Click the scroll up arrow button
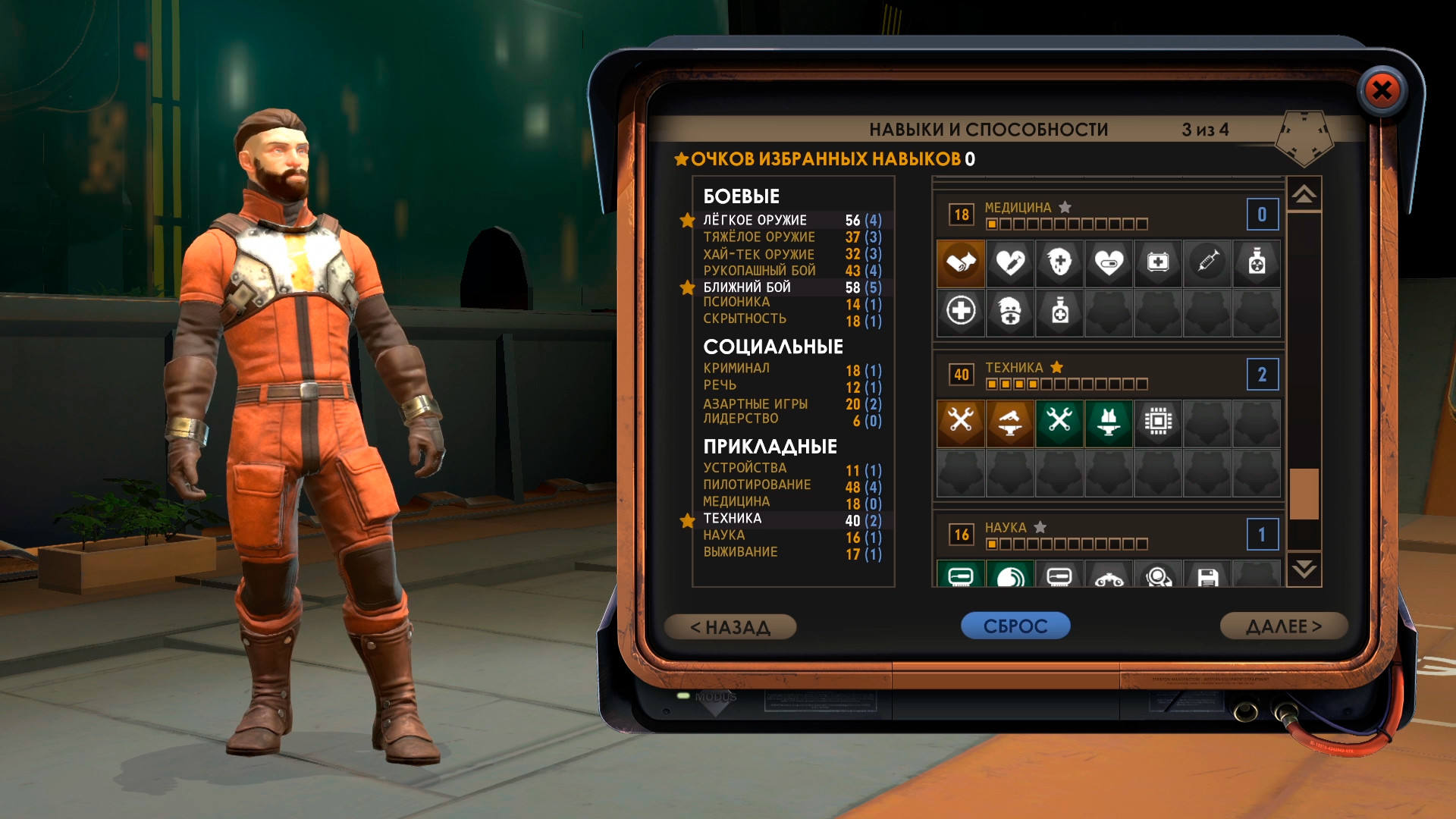This screenshot has height=819, width=1456. point(1304,195)
